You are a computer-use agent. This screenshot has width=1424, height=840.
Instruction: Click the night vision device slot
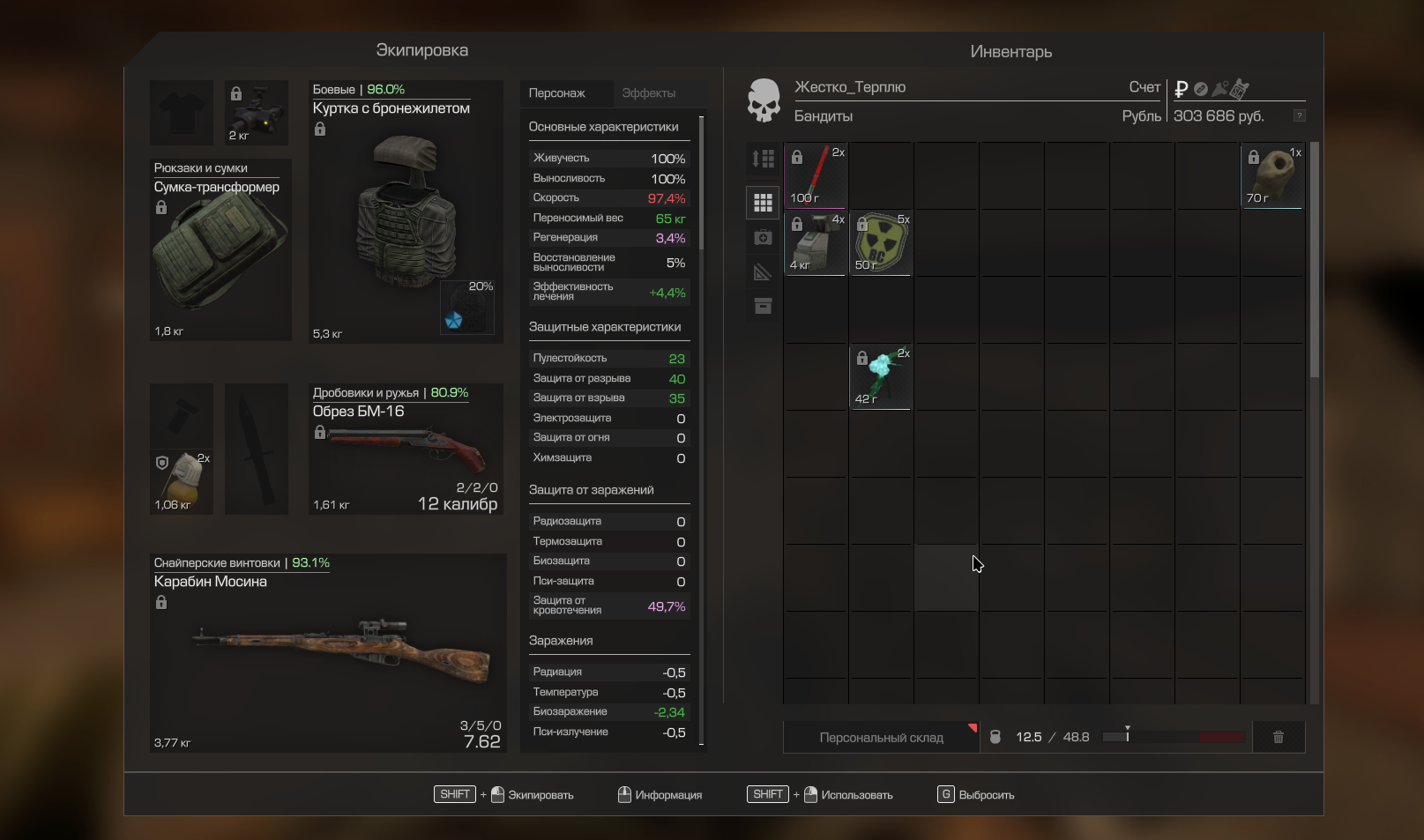click(x=257, y=113)
